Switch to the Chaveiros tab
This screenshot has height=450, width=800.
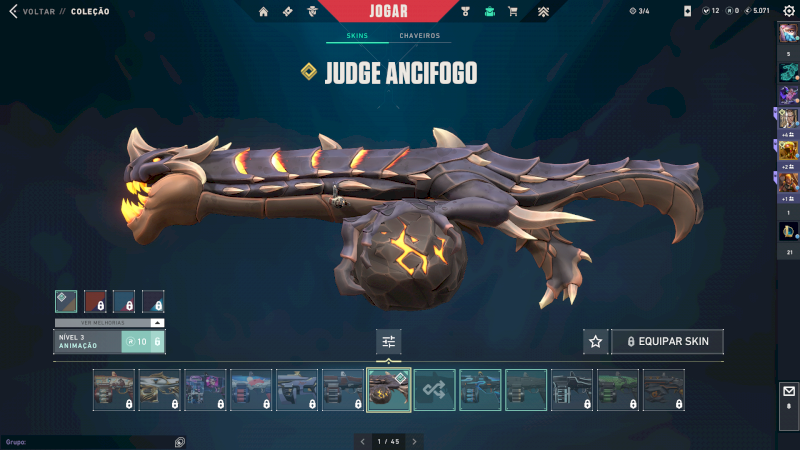[x=419, y=36]
